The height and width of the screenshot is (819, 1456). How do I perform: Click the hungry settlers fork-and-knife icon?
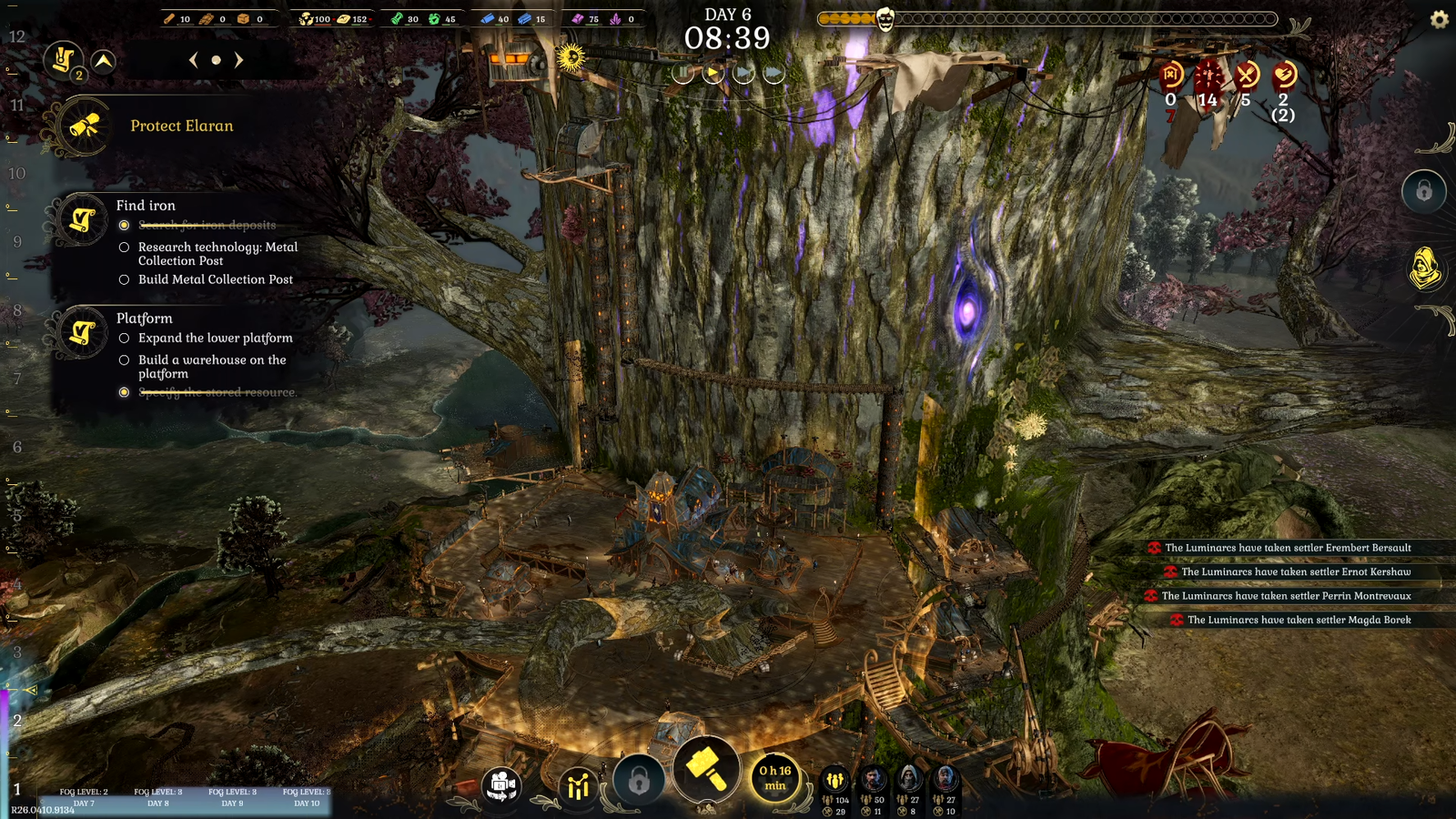1247,74
